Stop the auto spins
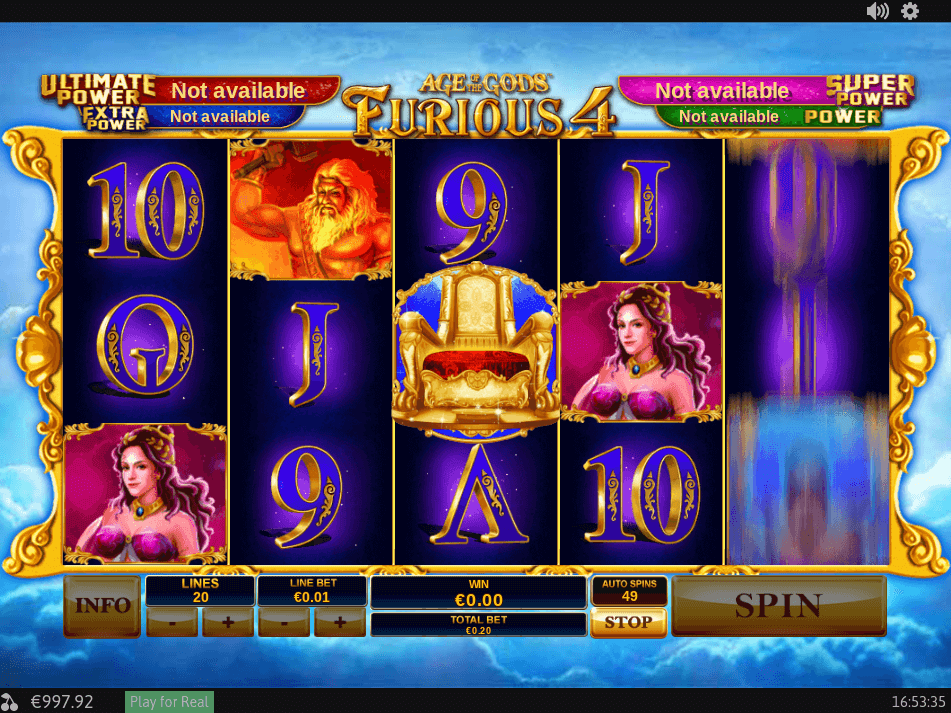 (x=628, y=622)
